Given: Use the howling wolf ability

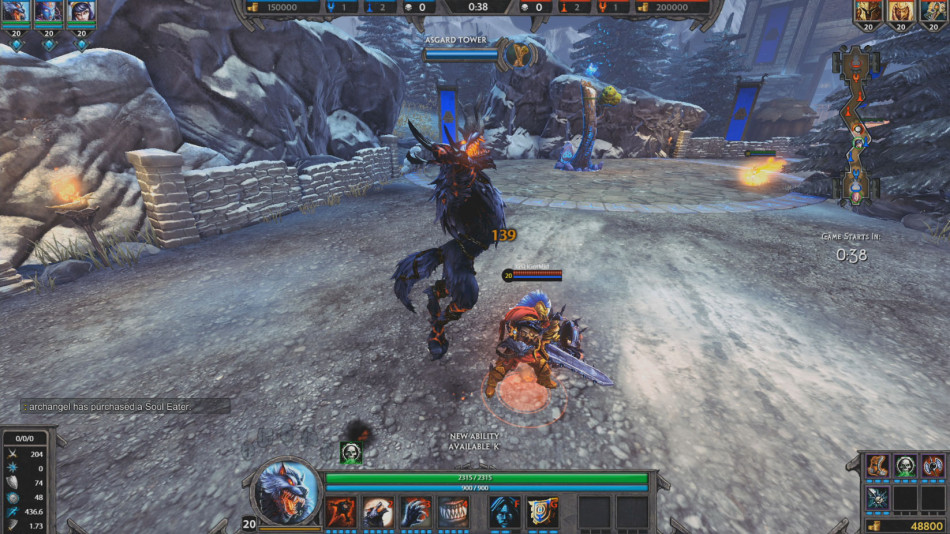Looking at the screenshot, I should pyautogui.click(x=378, y=512).
